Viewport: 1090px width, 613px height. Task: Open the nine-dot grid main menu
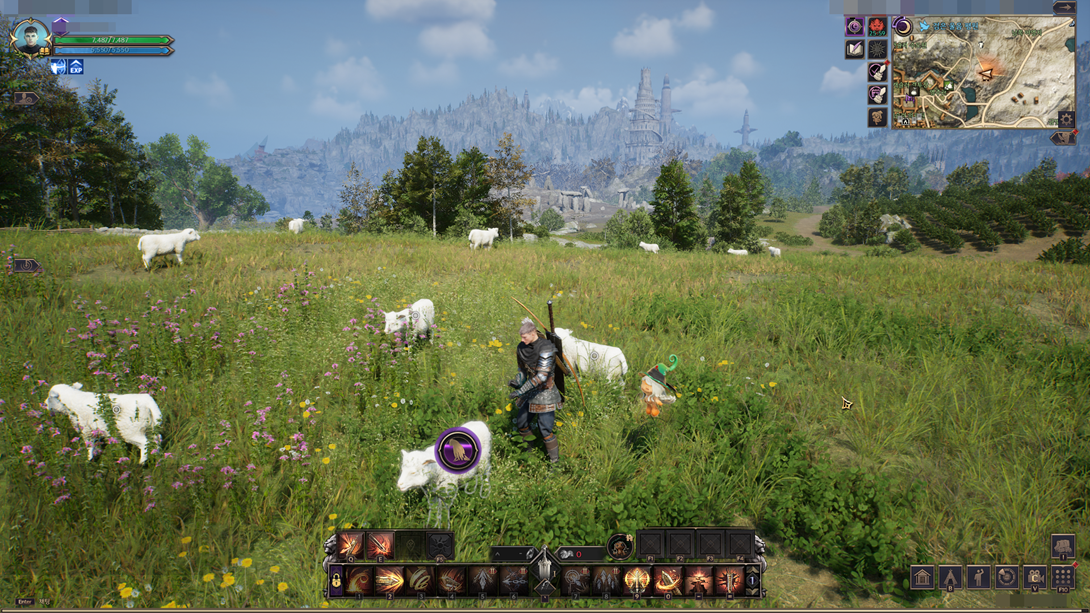[1063, 577]
